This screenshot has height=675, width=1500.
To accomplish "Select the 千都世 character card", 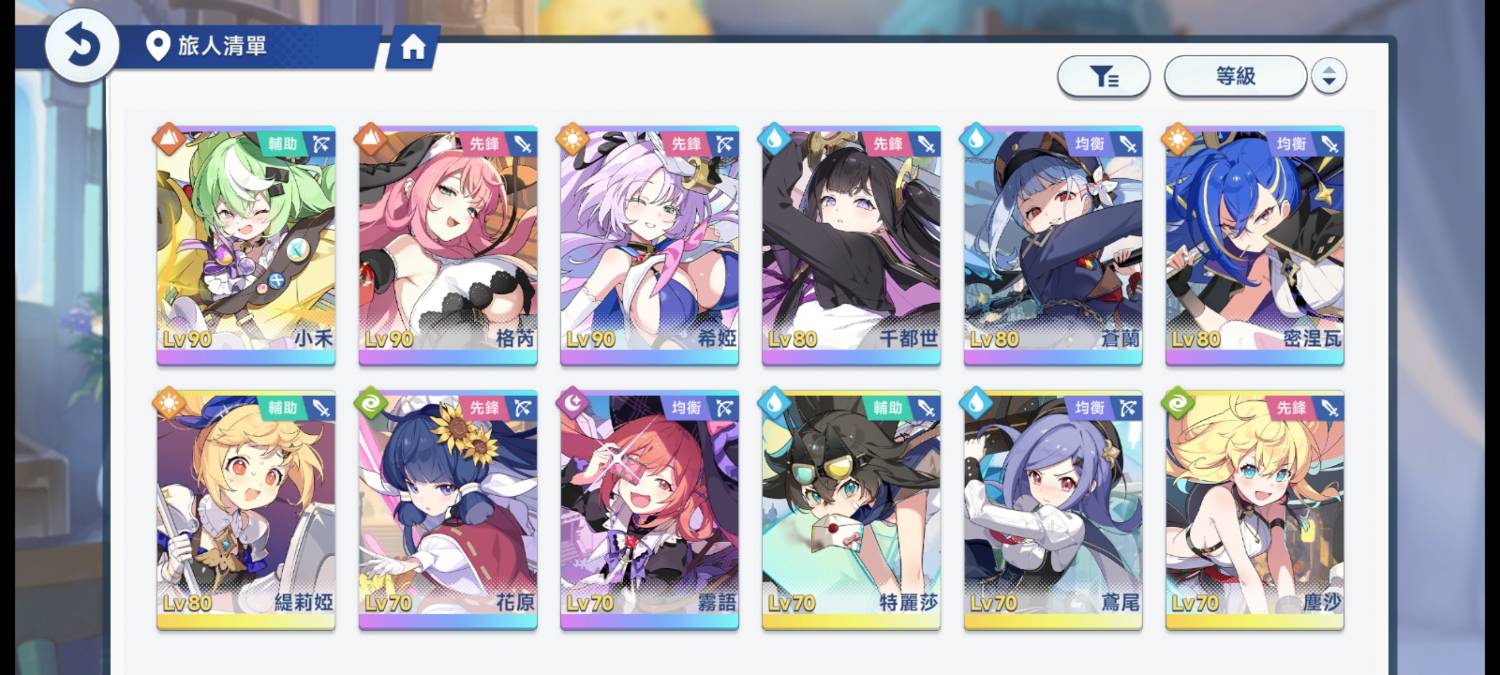I will [x=851, y=244].
